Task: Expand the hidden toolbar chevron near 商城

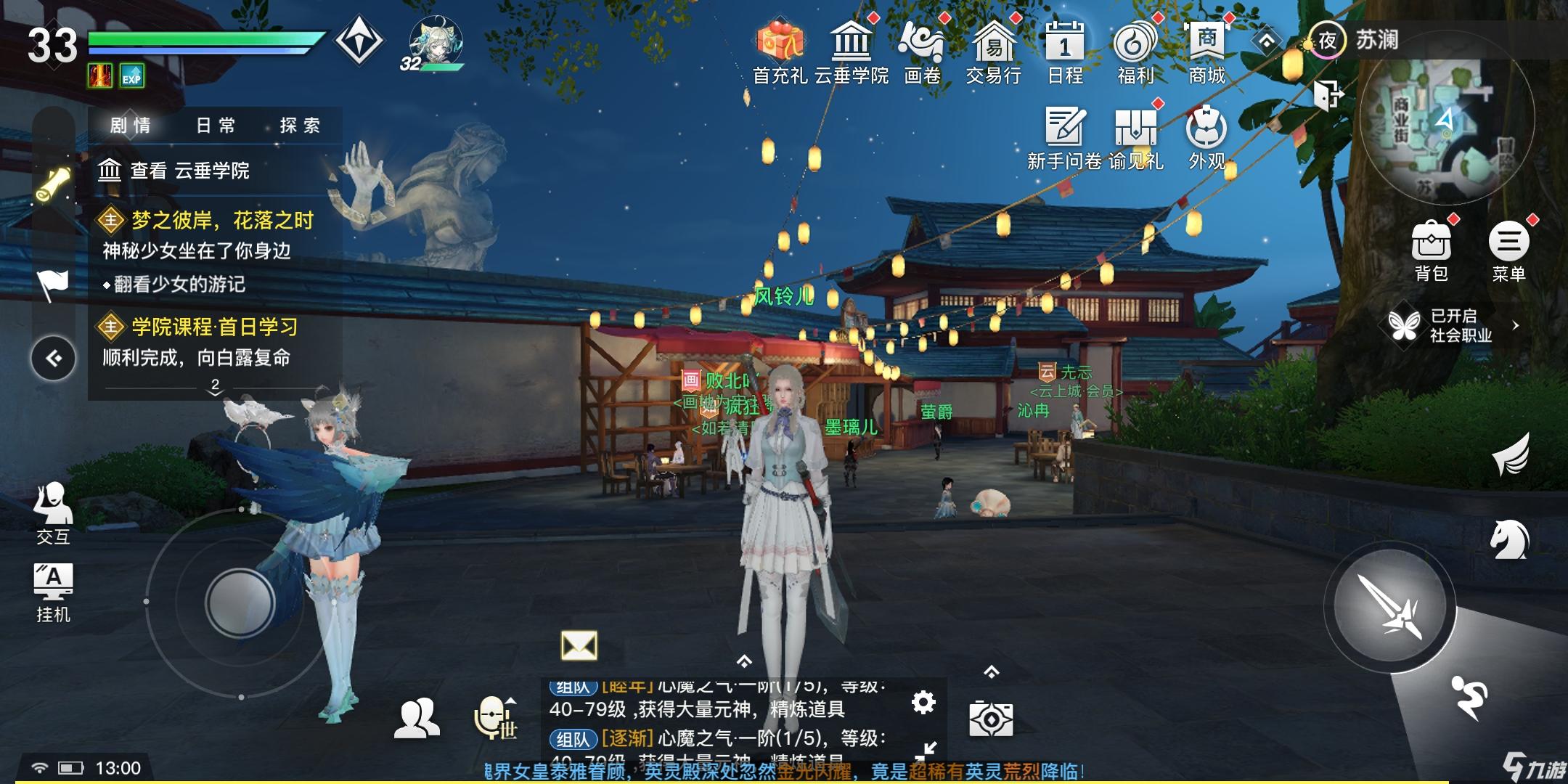Action: (1265, 42)
